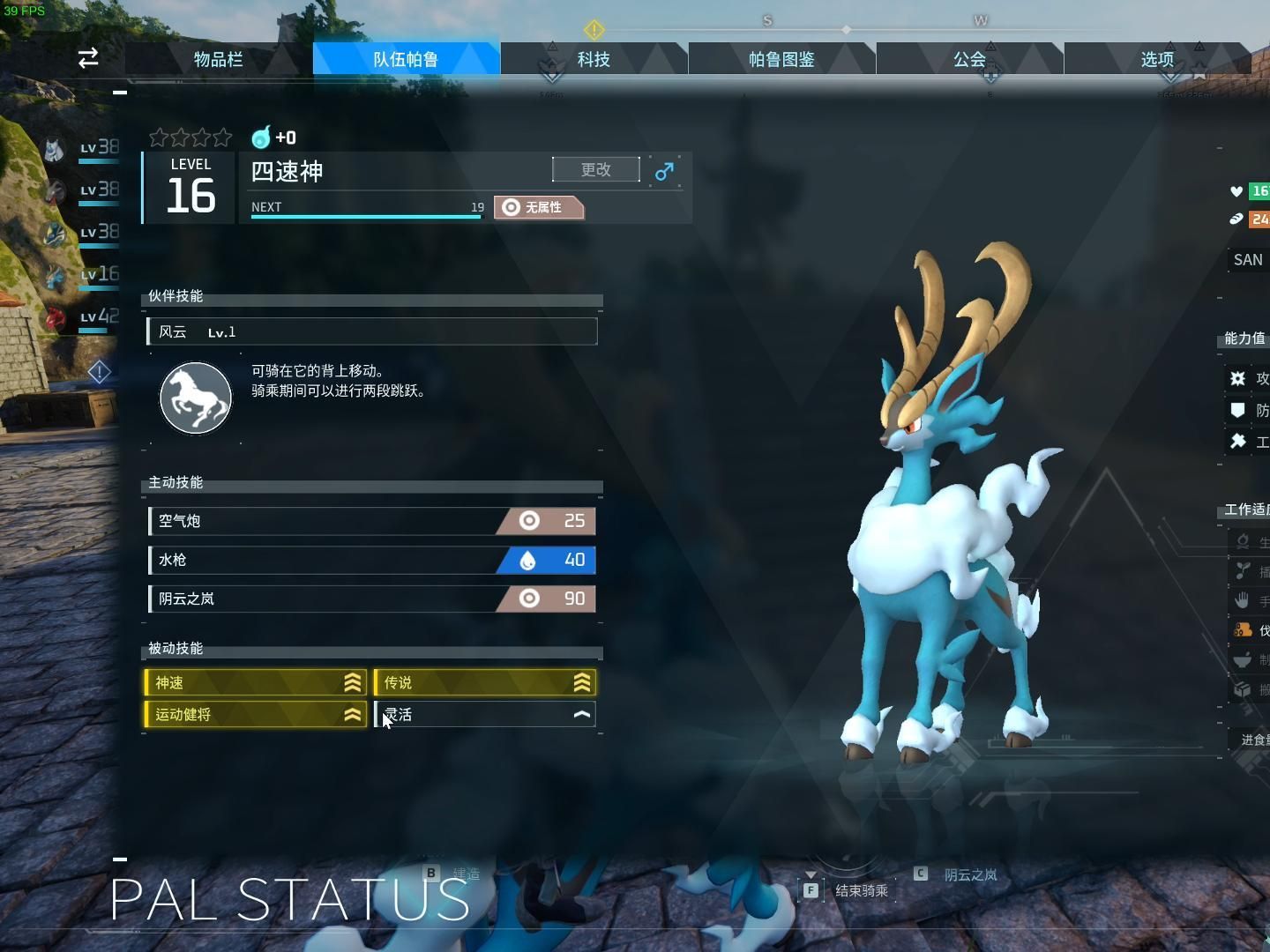Image resolution: width=1270 pixels, height=952 pixels.
Task: Click the handiwork (手工) hand icon
Action: [x=1244, y=600]
